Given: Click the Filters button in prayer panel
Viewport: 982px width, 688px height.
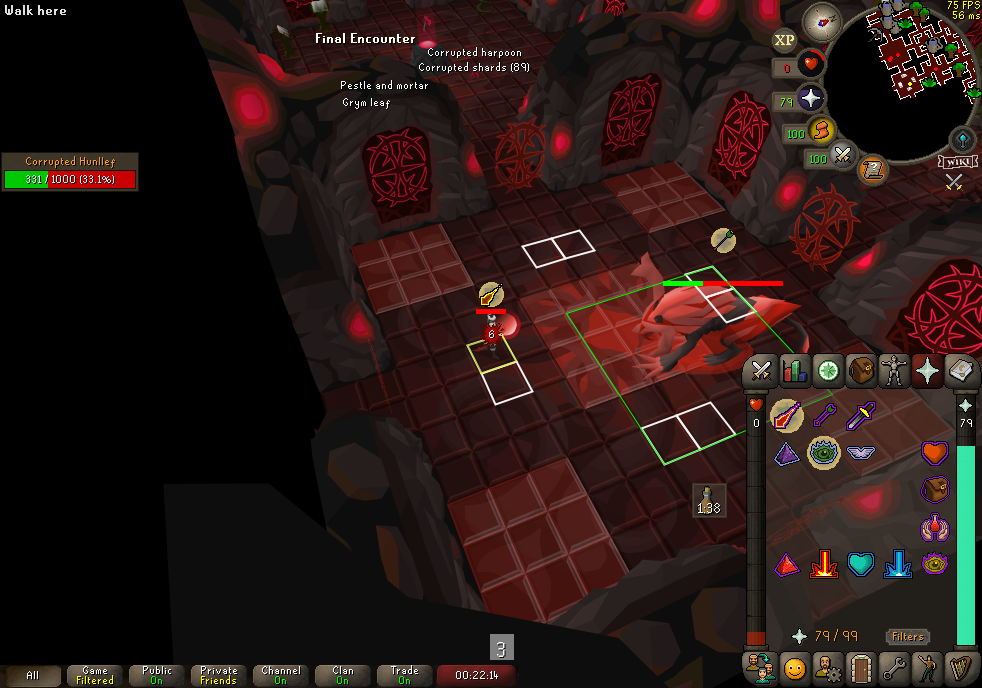Looking at the screenshot, I should pyautogui.click(x=907, y=636).
